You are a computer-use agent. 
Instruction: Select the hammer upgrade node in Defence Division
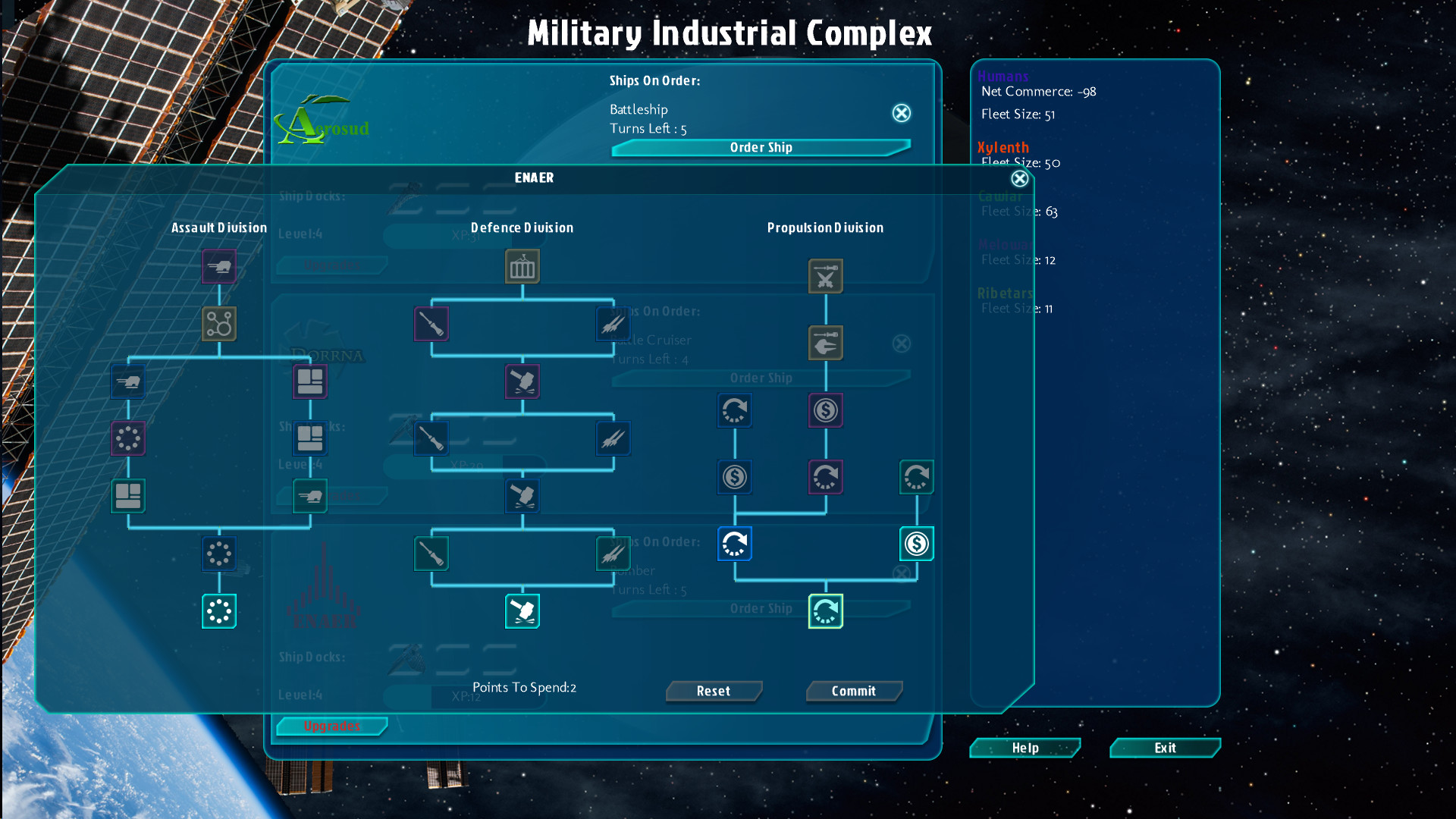[x=522, y=382]
